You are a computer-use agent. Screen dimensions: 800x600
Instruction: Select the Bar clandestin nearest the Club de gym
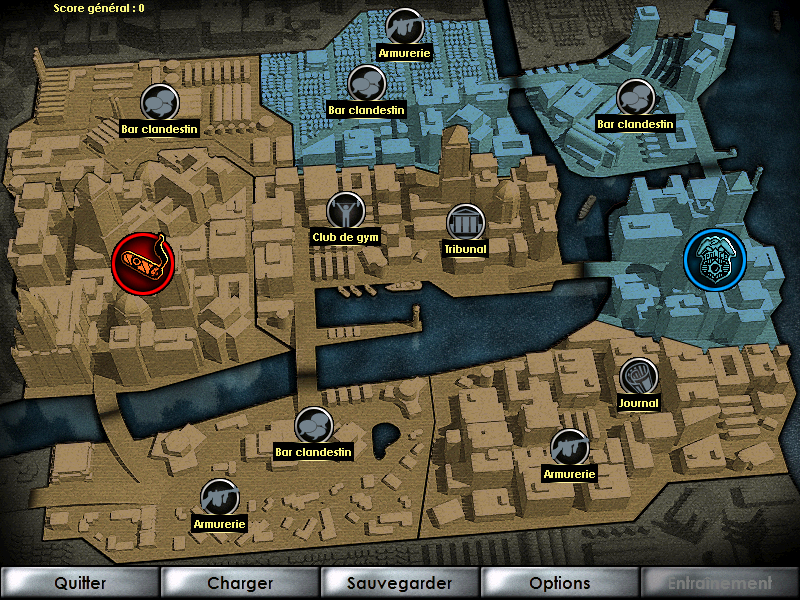tap(366, 82)
